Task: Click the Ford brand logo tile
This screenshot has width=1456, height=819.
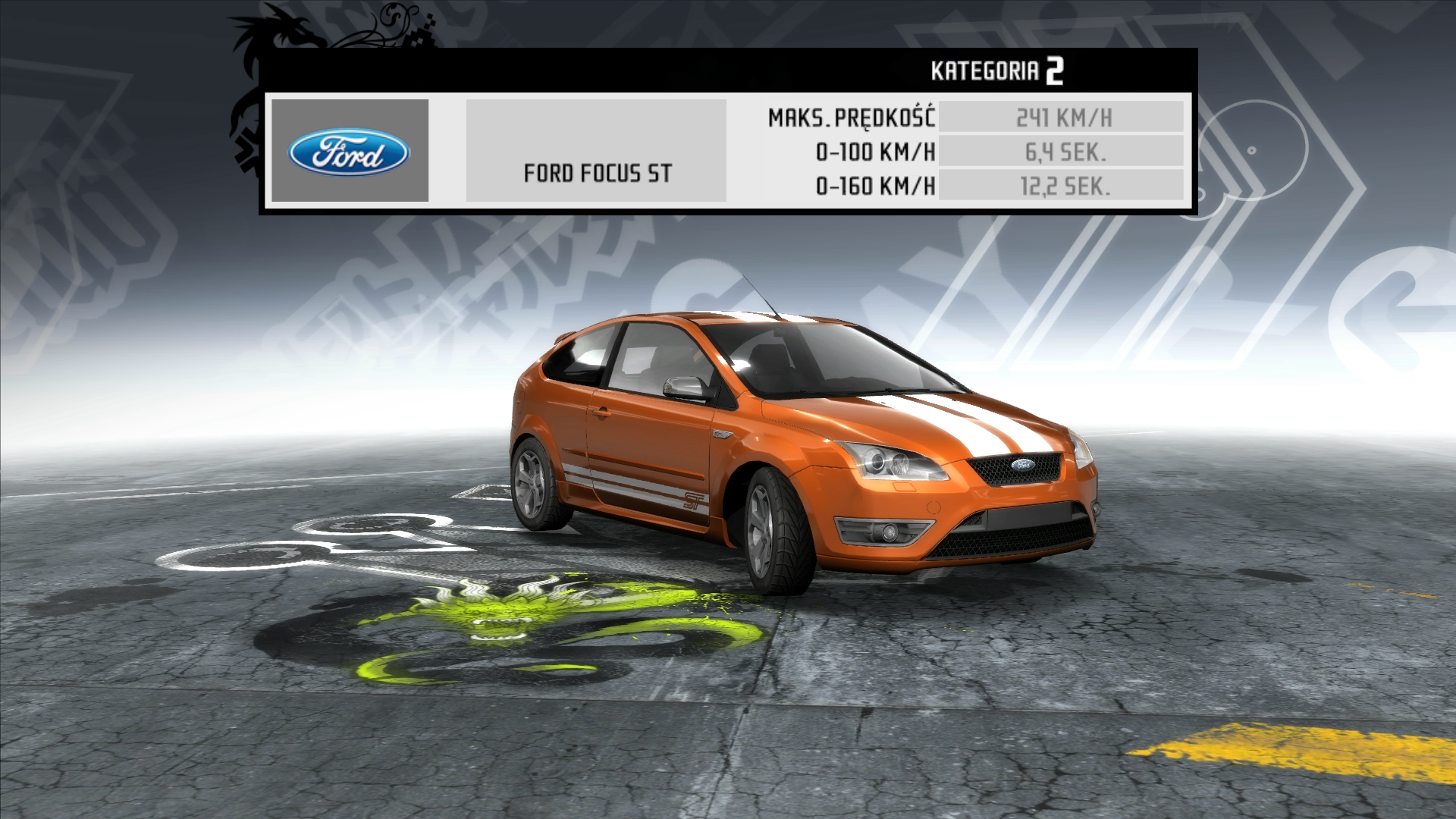Action: click(350, 151)
